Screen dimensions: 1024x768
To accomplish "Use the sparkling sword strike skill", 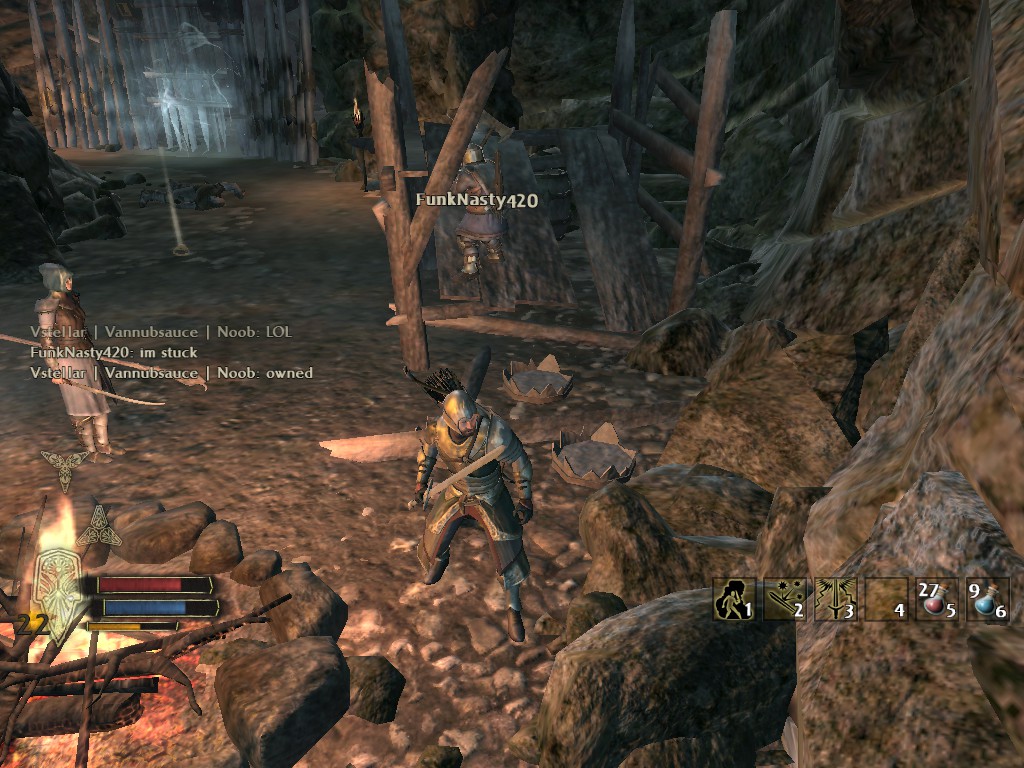I will click(x=785, y=600).
